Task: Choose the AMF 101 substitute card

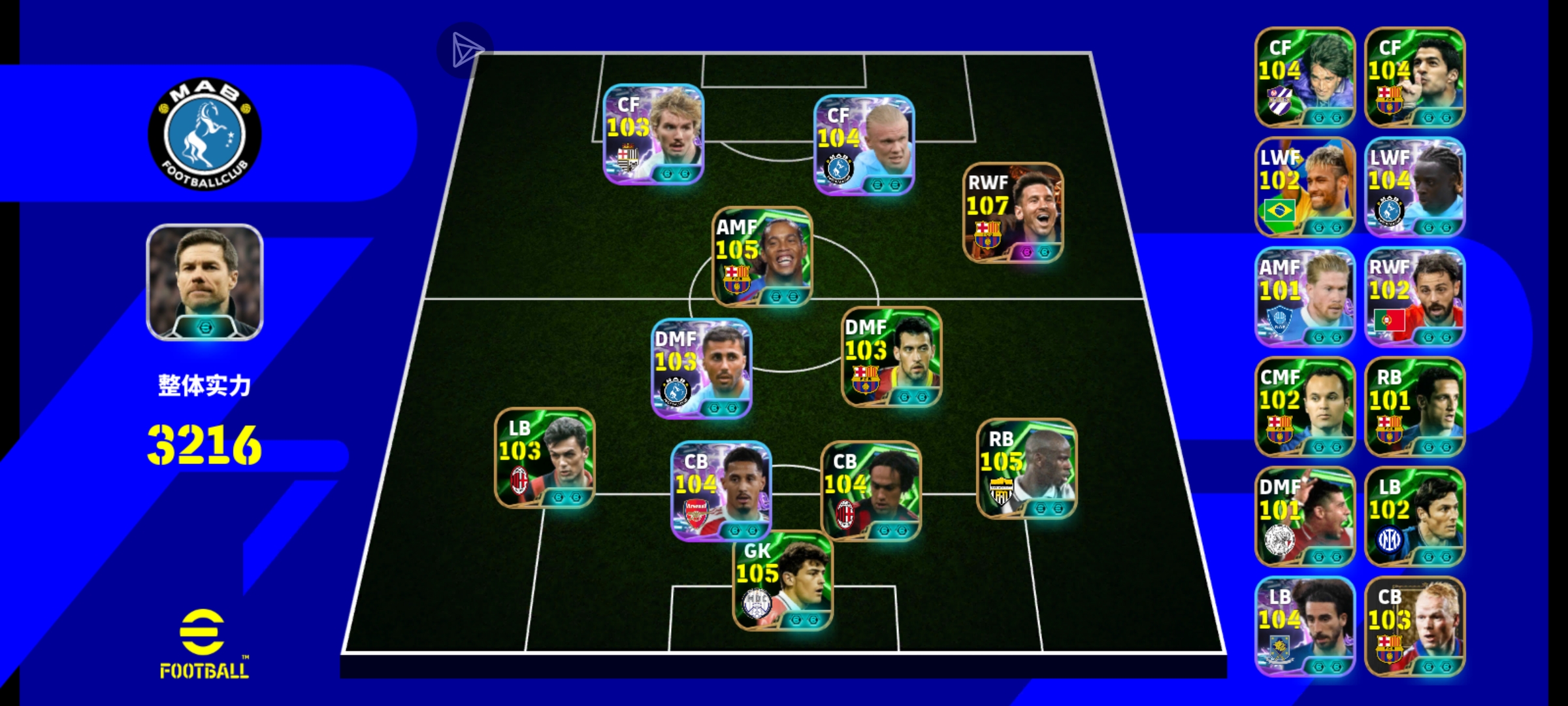Action: (1305, 297)
